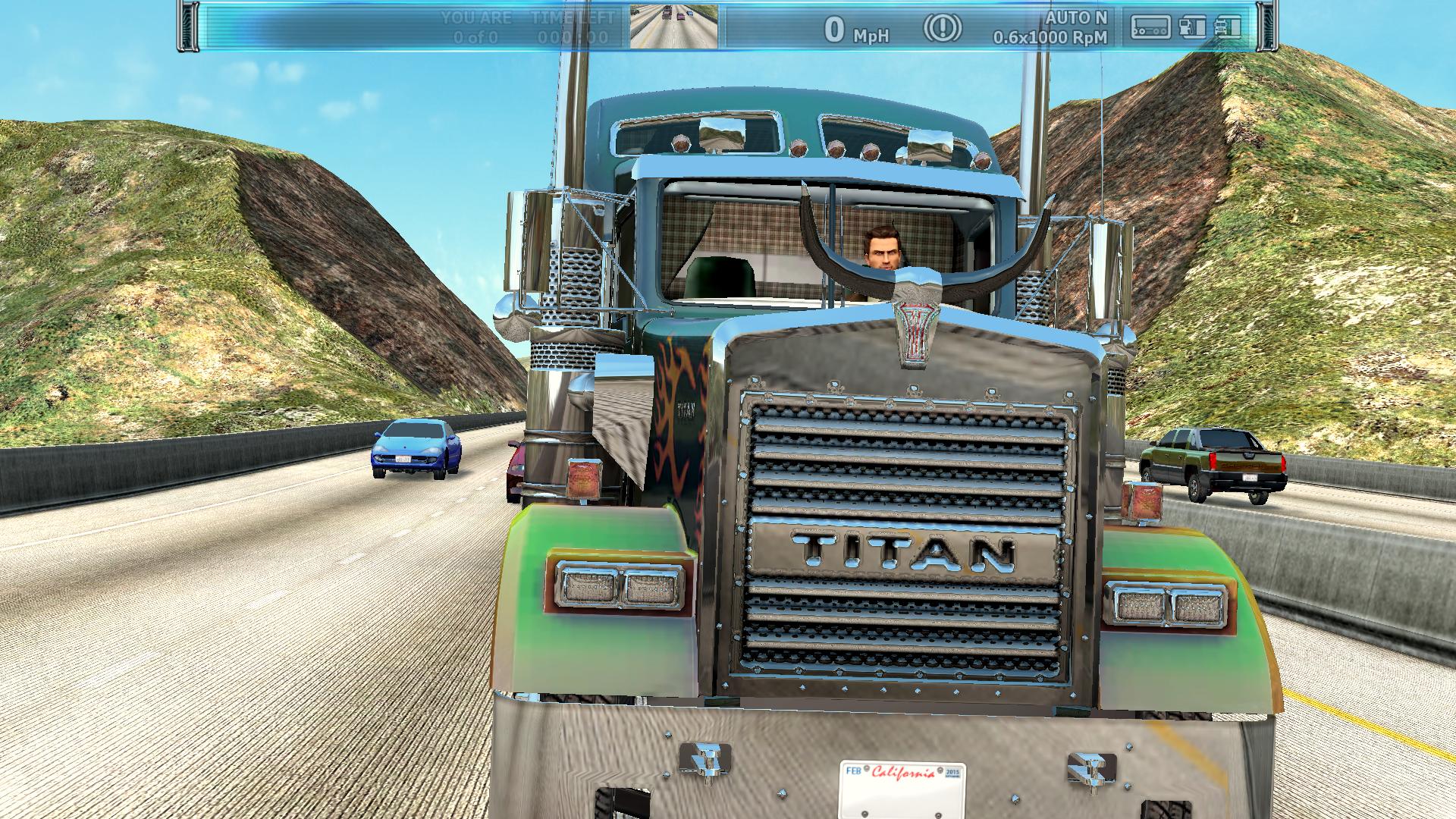Click the truck condition gauge icon
The width and height of the screenshot is (1456, 819).
click(x=1228, y=27)
